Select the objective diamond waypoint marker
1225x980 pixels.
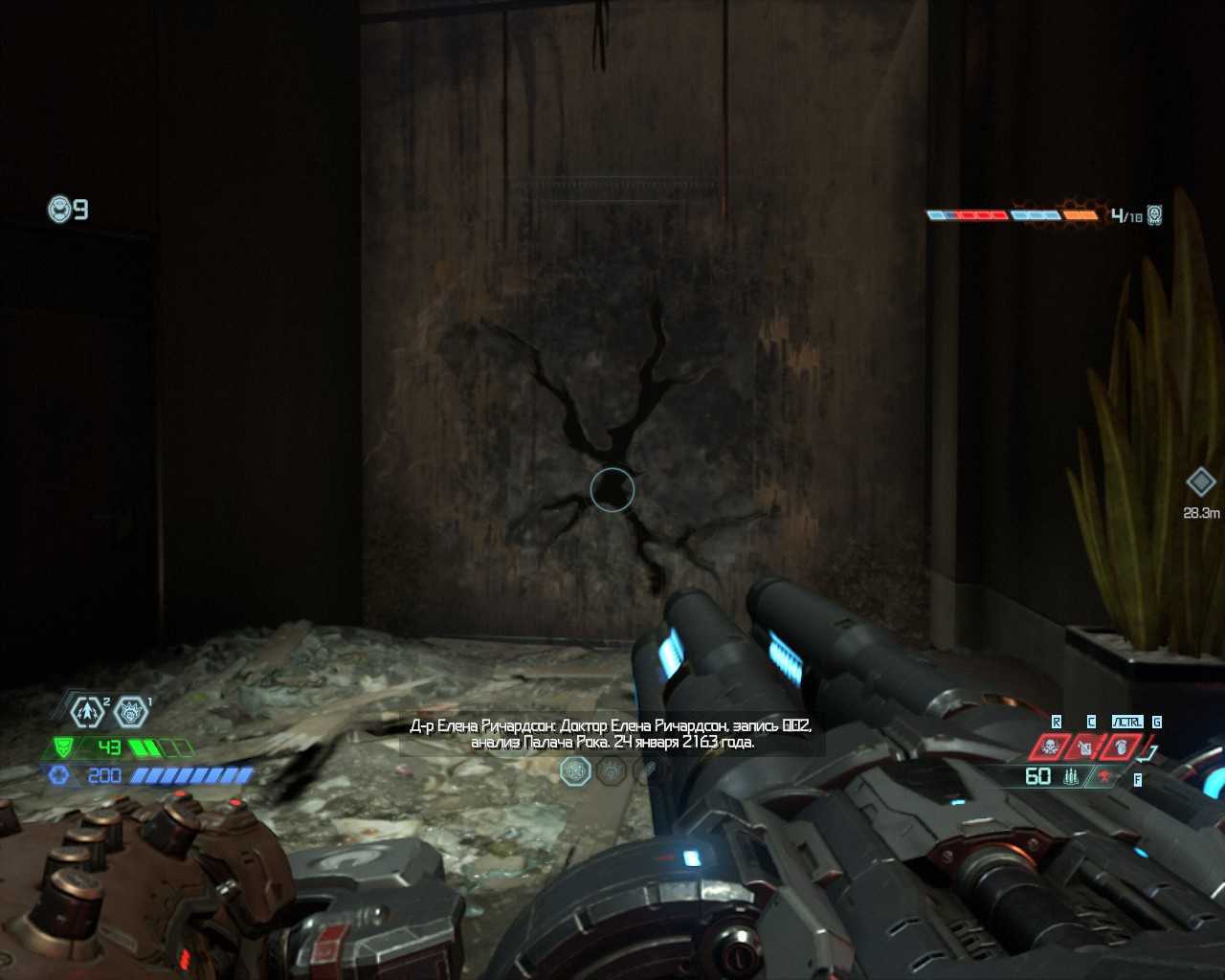(1200, 481)
